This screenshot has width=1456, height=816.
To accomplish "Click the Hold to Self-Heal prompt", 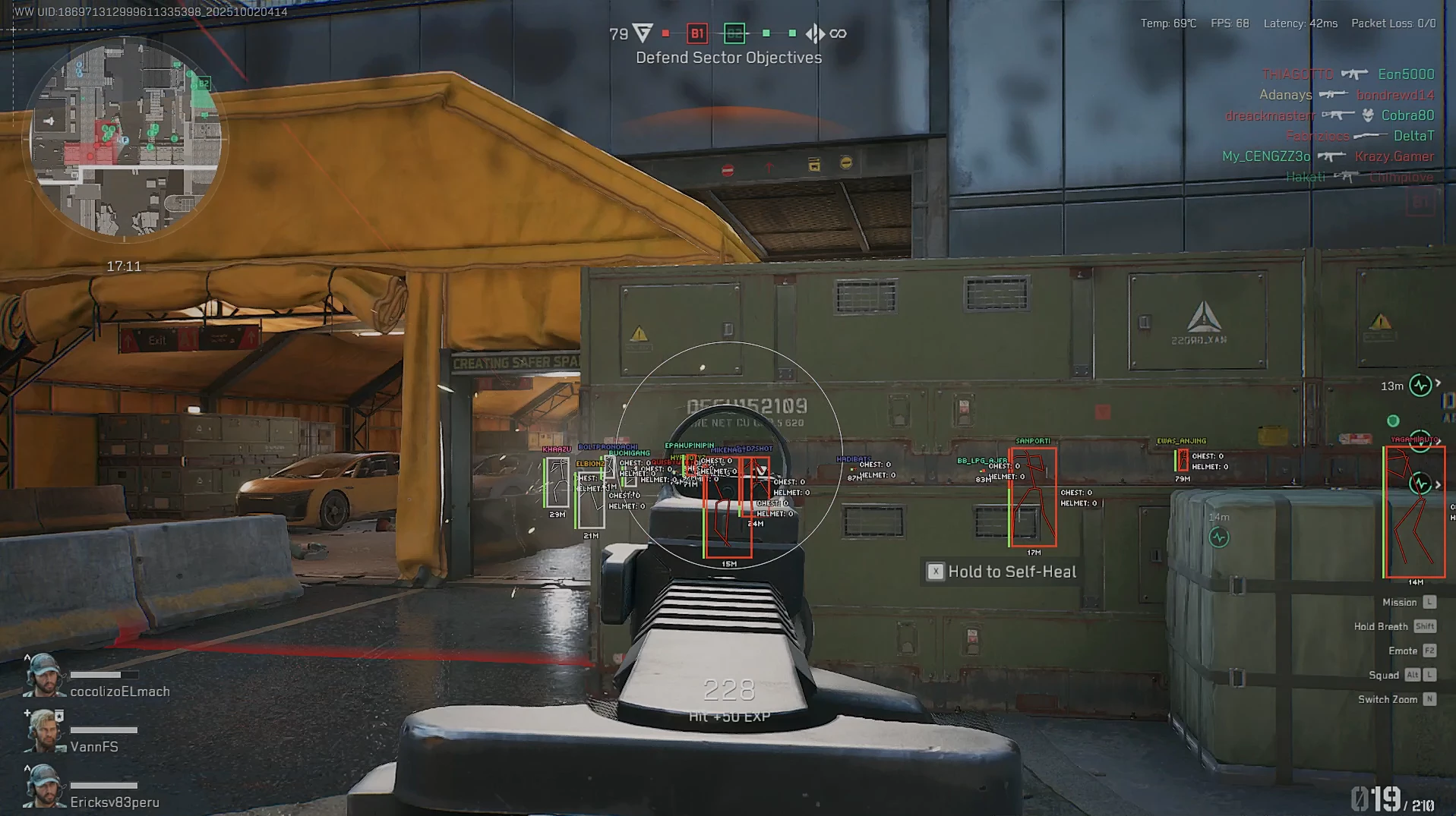I will (x=1000, y=572).
